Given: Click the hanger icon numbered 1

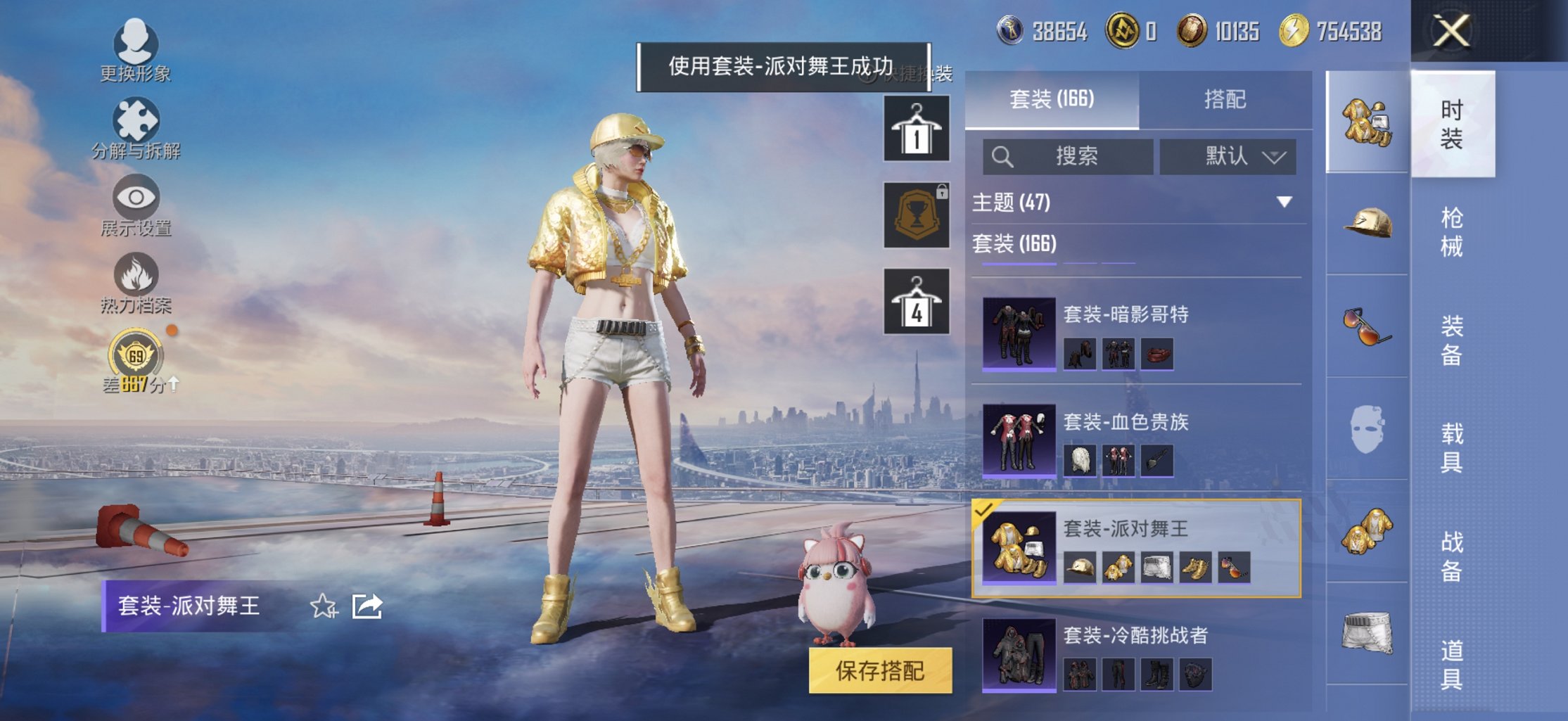Looking at the screenshot, I should (x=916, y=129).
